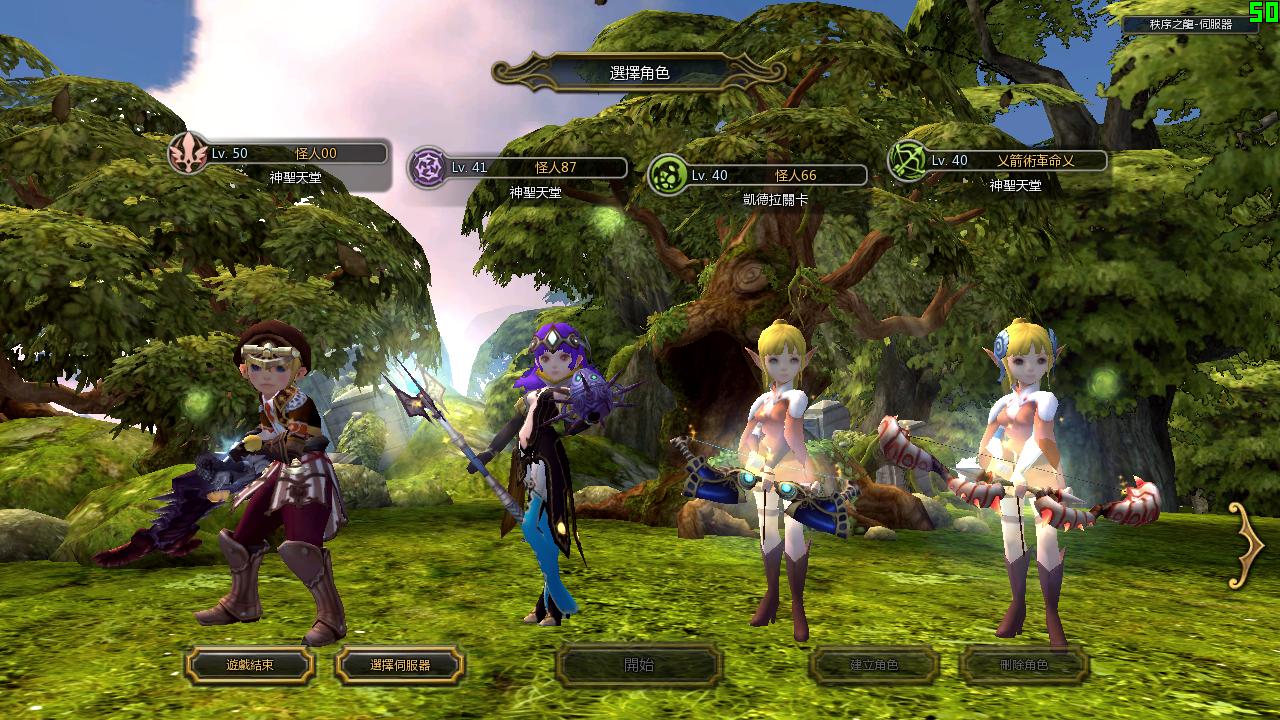Click the 刪除角色 delete character button

[x=1024, y=665]
